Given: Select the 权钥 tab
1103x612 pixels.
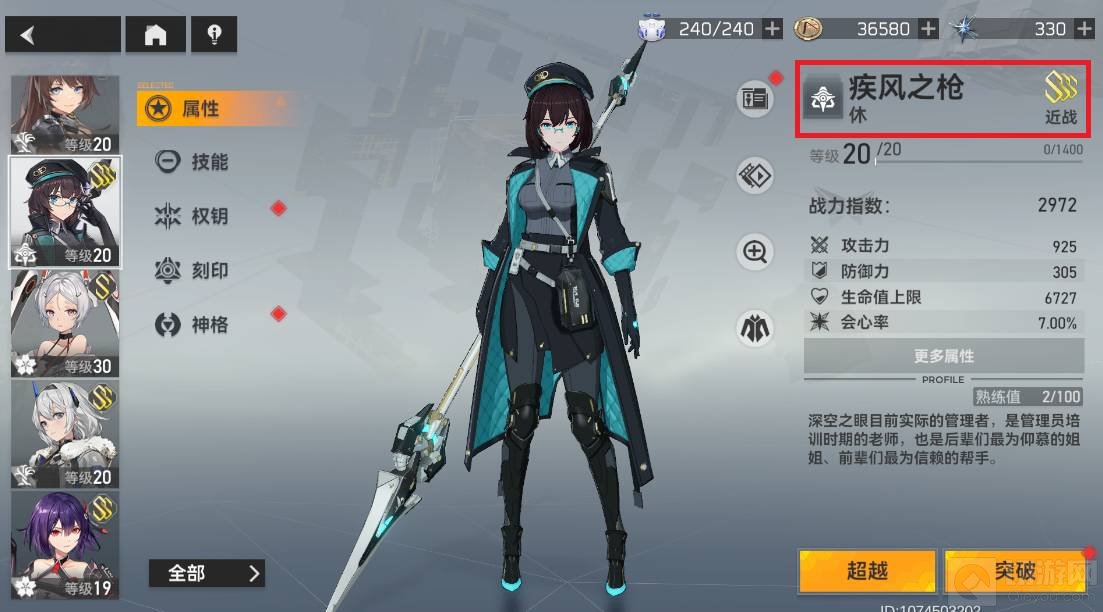Looking at the screenshot, I should 209,216.
